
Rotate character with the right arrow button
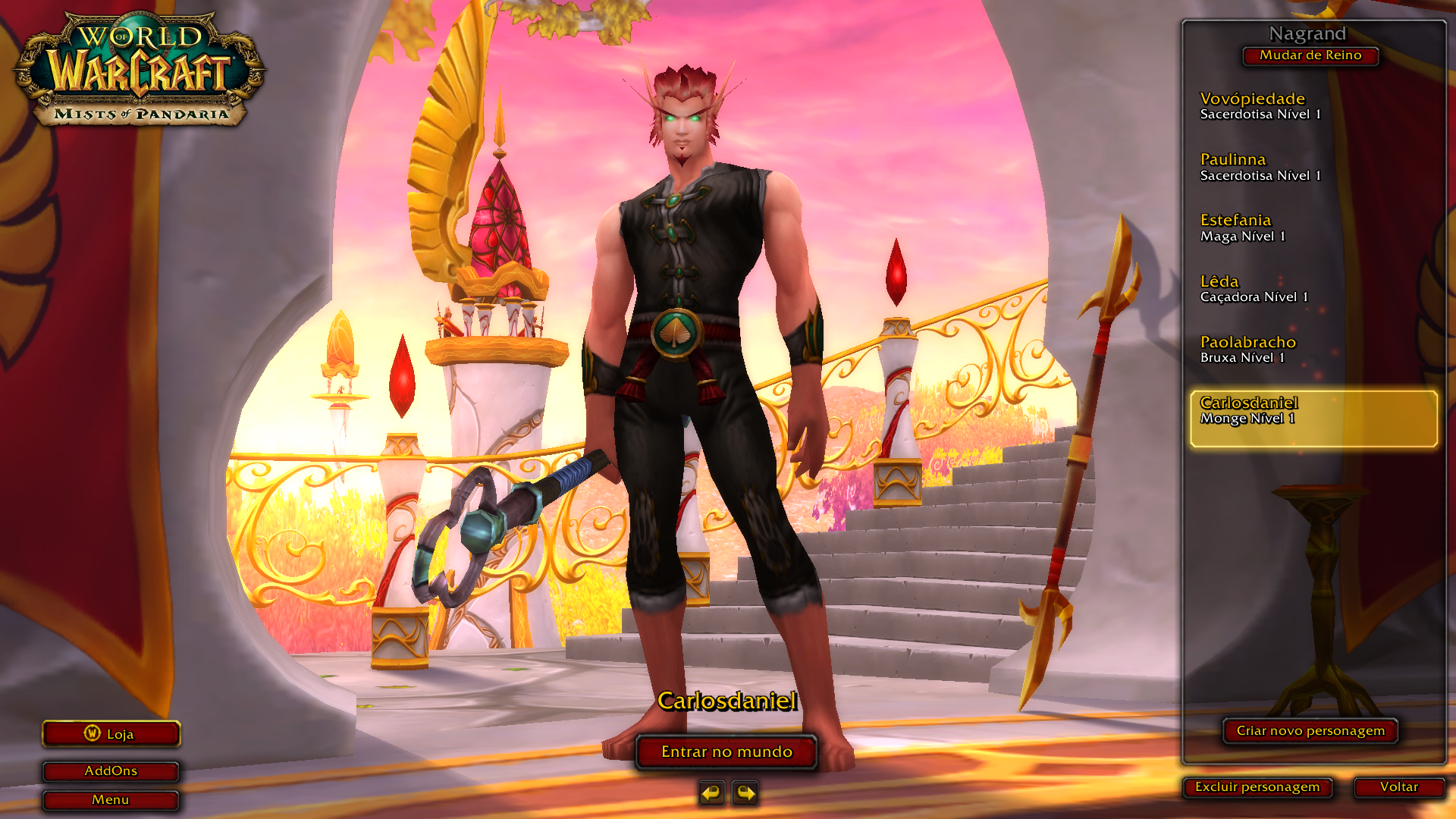pyautogui.click(x=745, y=793)
